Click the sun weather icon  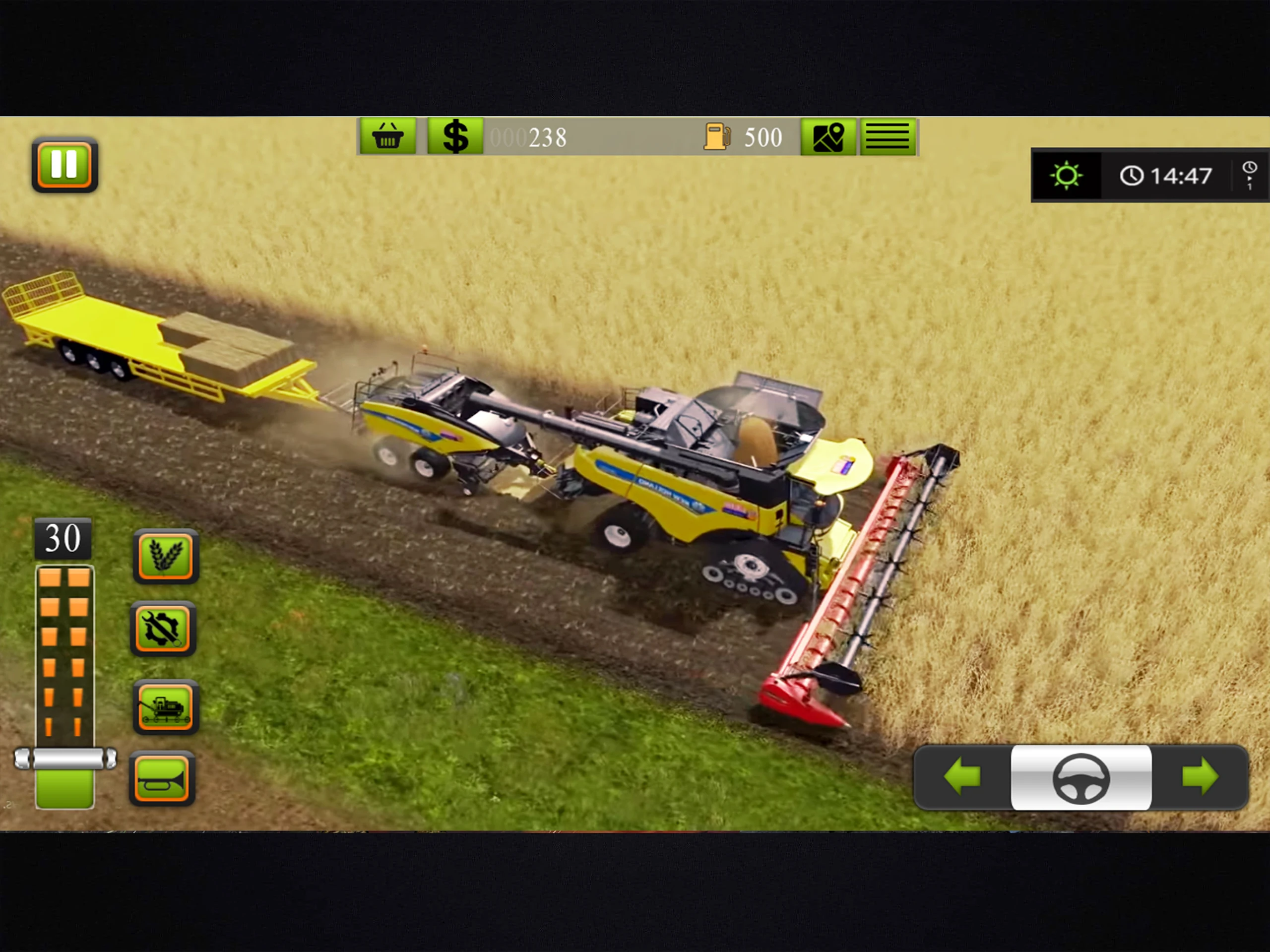tap(1066, 175)
